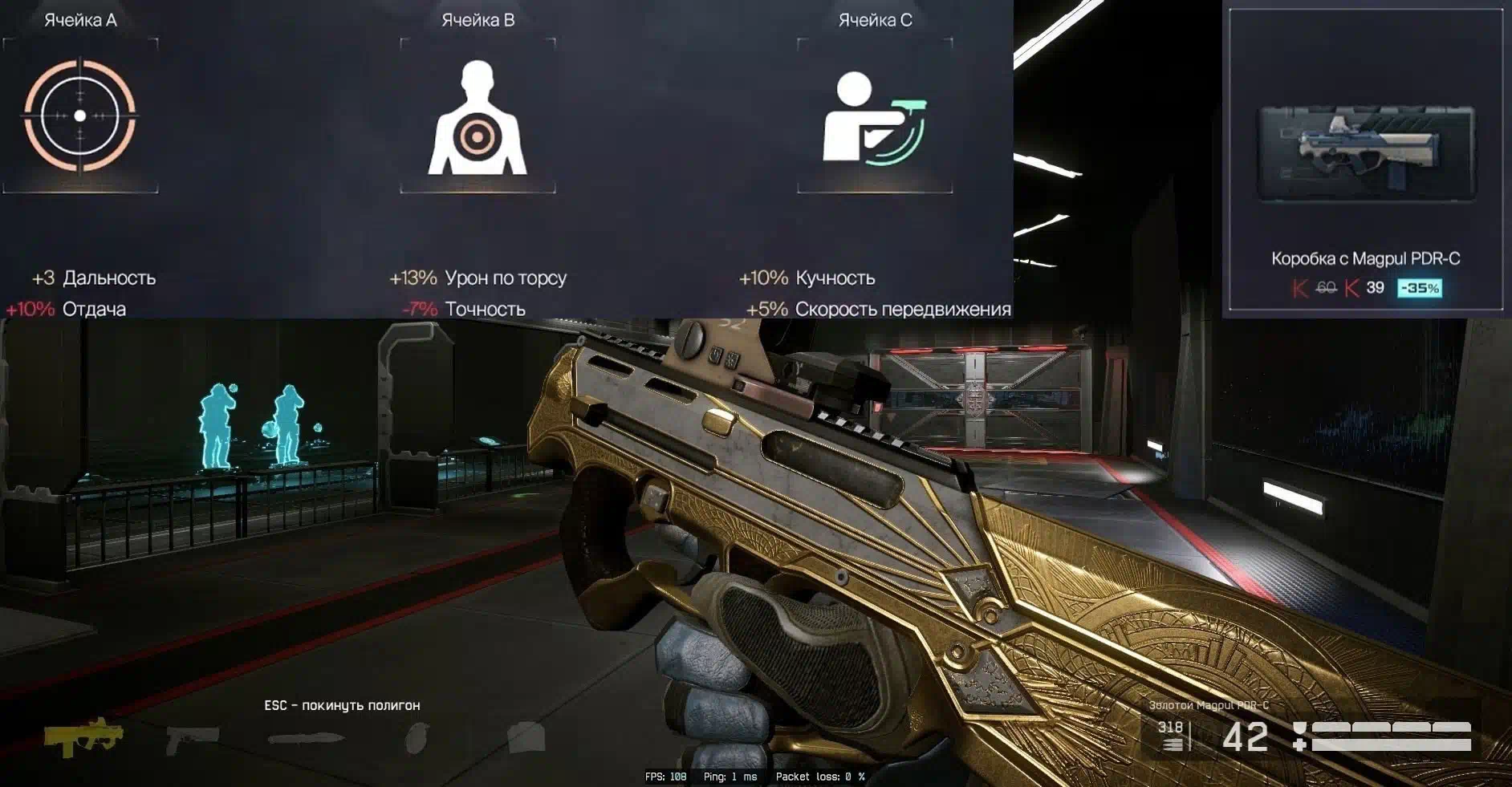Open the Коробка с Magpul PDR-C offer
The width and height of the screenshot is (1512, 787).
click(1365, 154)
